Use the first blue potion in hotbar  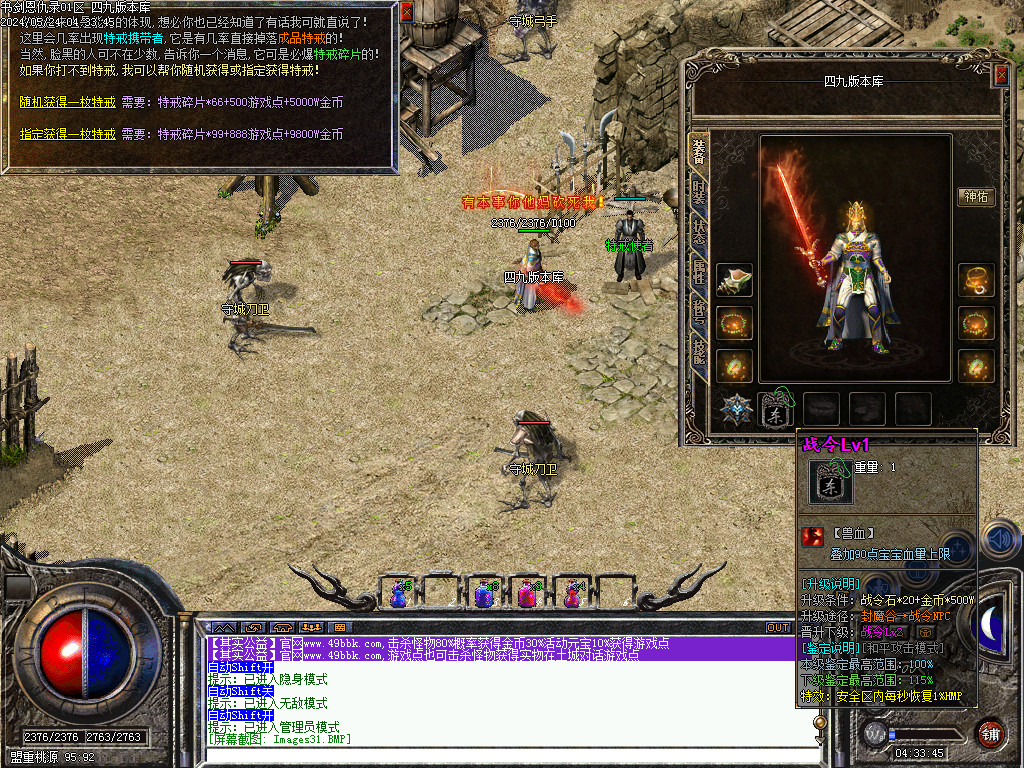pos(399,594)
